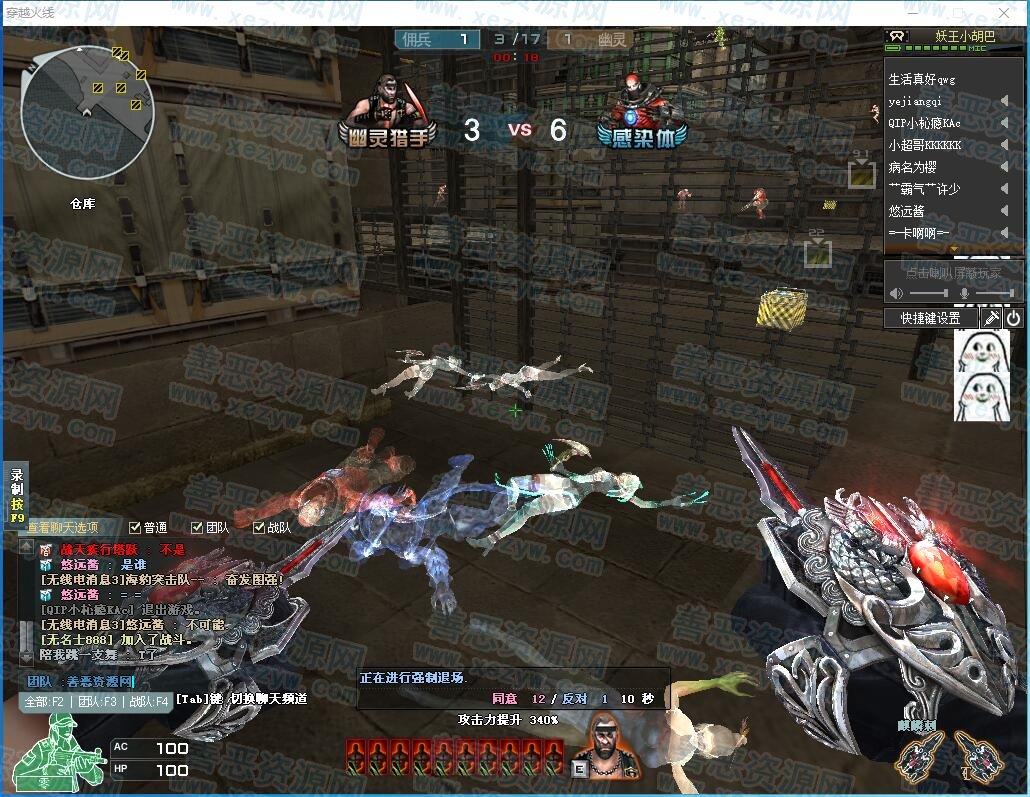
Task: Toggle speaker for player 悠远酱 in voice list
Action: click(x=1004, y=211)
